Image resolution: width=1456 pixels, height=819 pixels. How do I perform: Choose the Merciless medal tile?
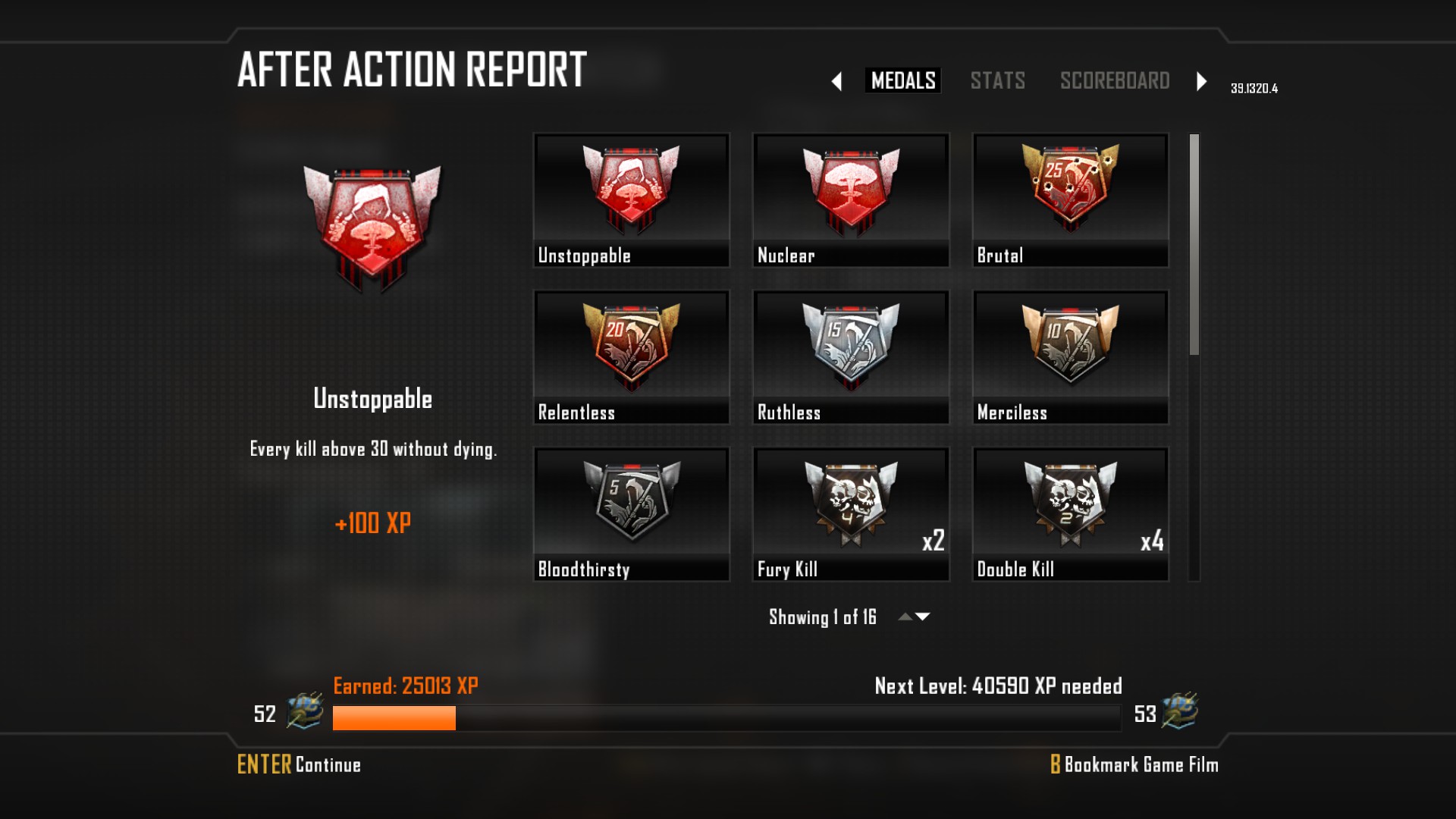click(x=1070, y=357)
